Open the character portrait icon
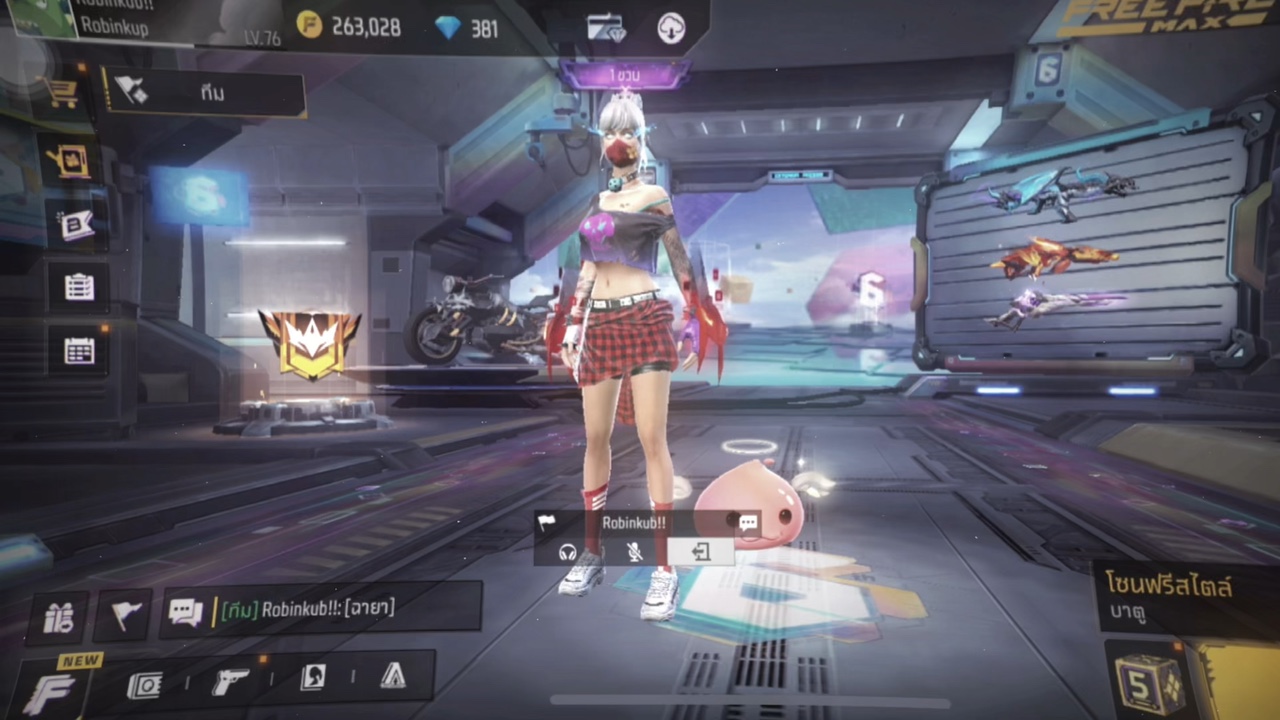 313,679
